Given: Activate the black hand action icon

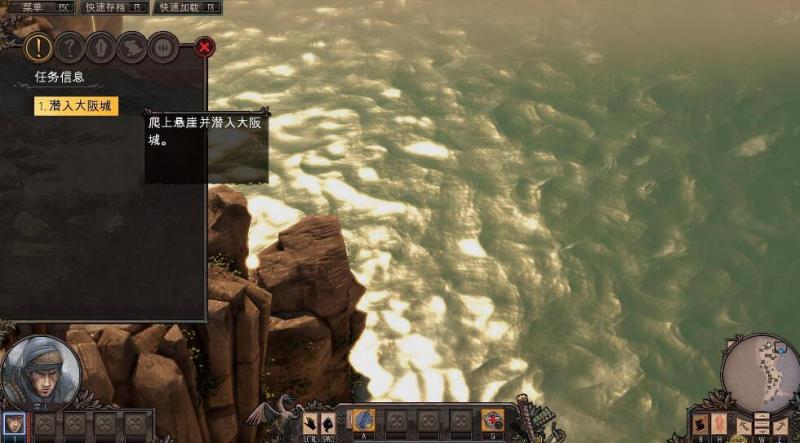Looking at the screenshot, I should 310,422.
